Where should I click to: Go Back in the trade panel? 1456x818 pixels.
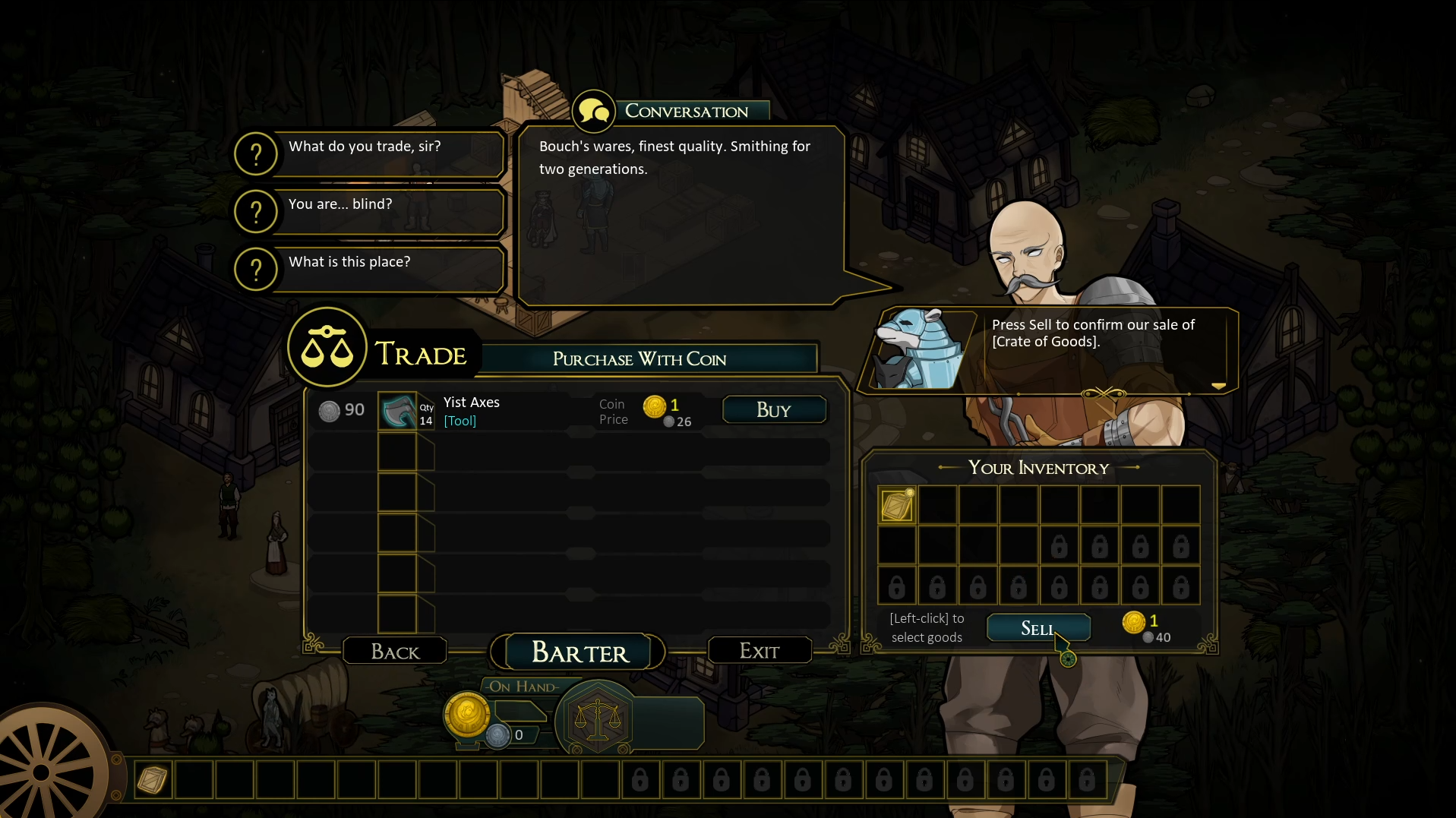point(395,652)
